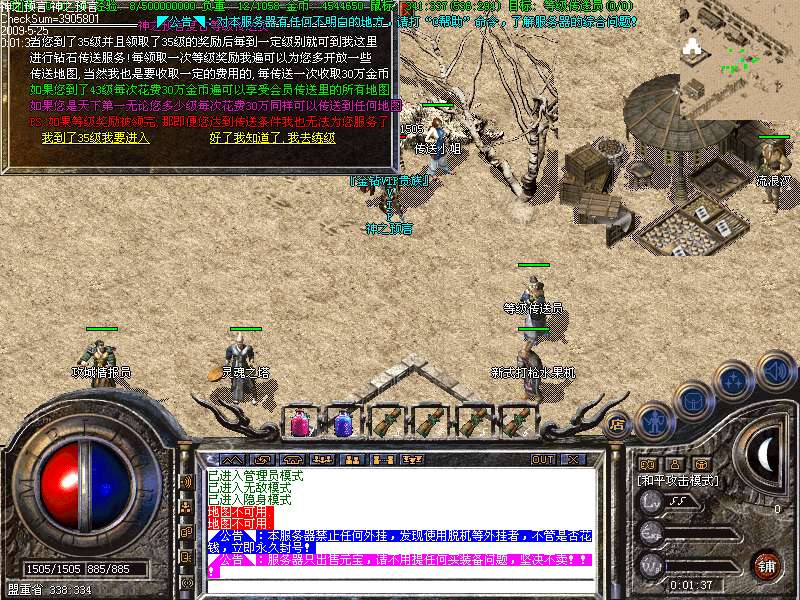
Task: Open the skills sparkle round button
Action: 735,381
